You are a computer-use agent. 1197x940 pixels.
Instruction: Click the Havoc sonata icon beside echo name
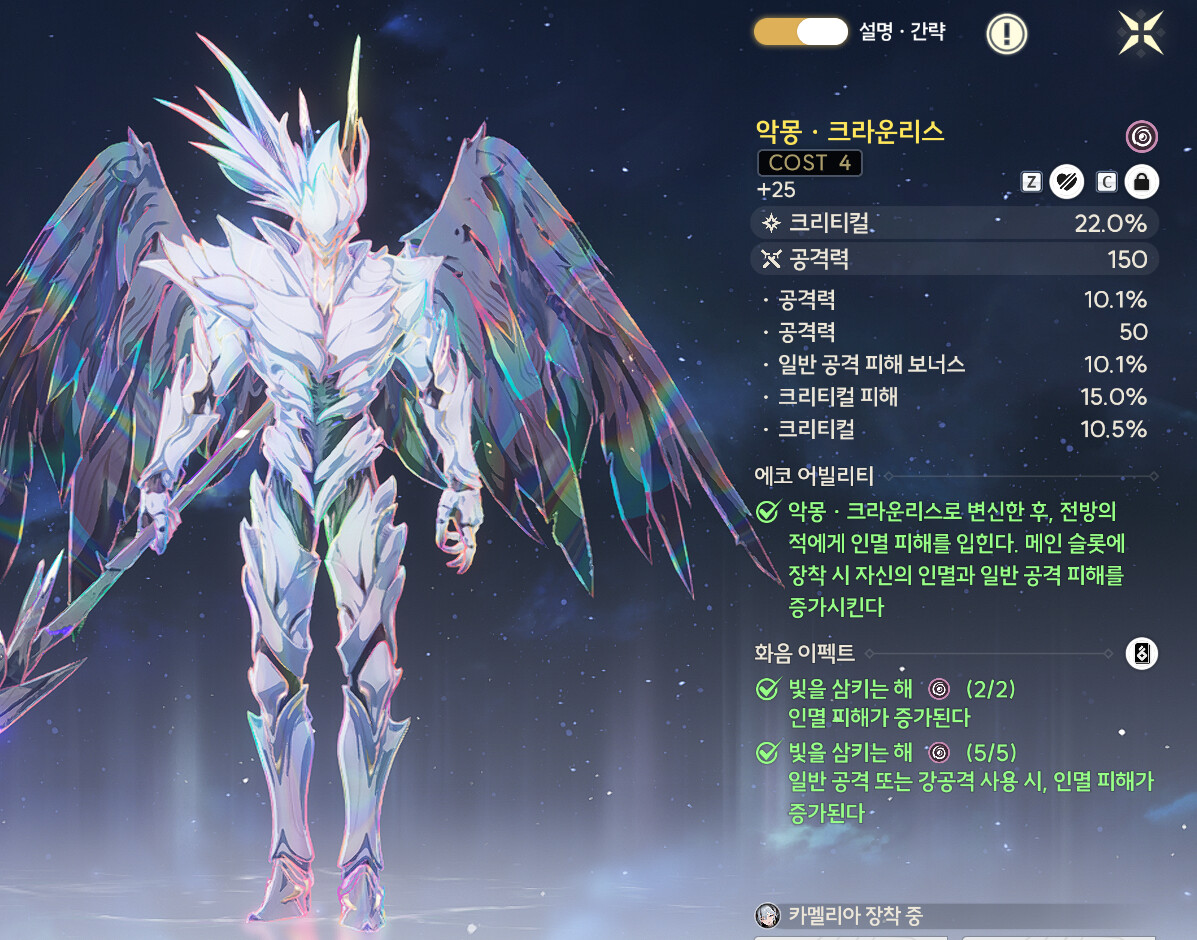1141,135
